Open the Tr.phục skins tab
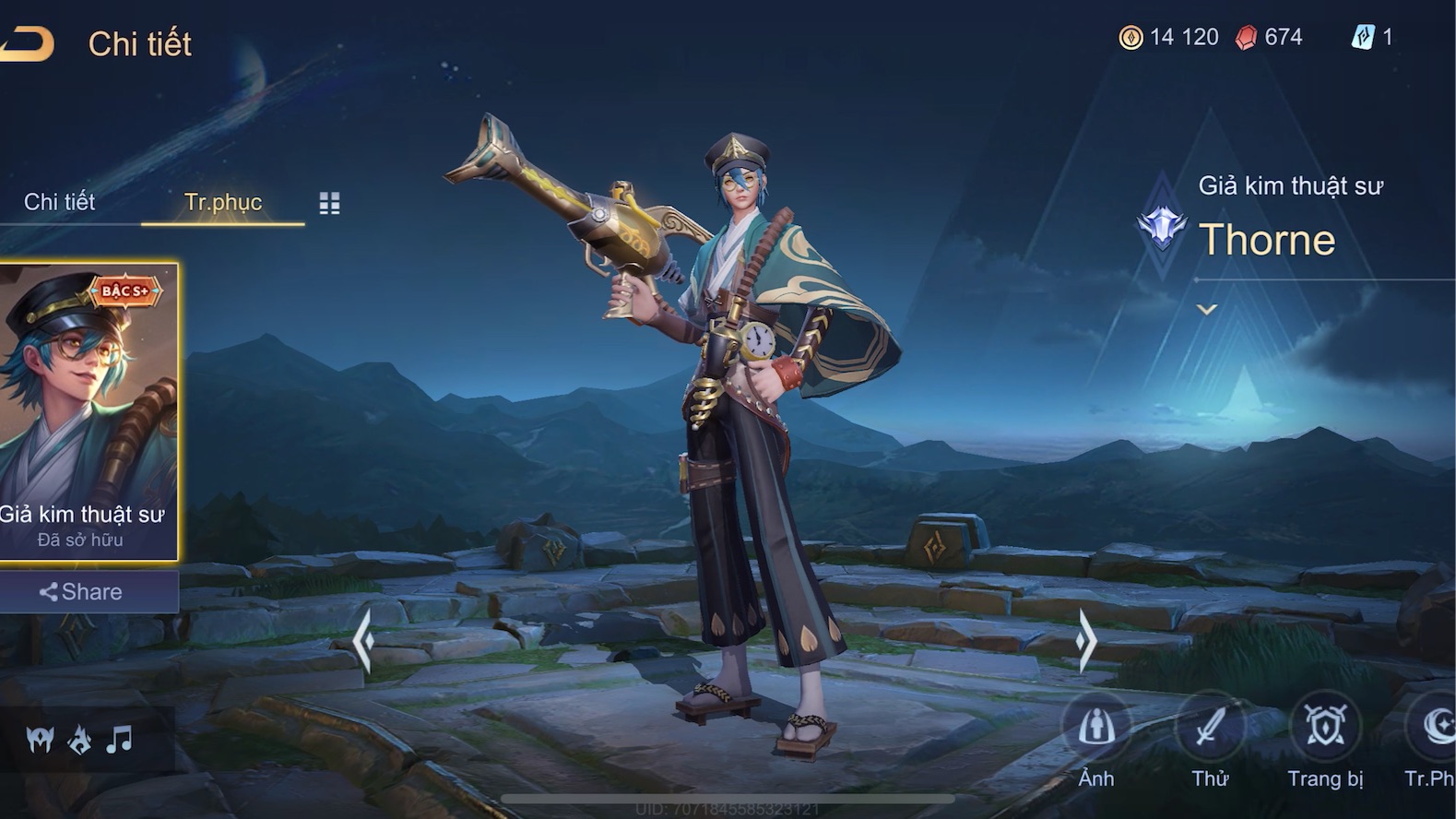The height and width of the screenshot is (819, 1456). (223, 202)
